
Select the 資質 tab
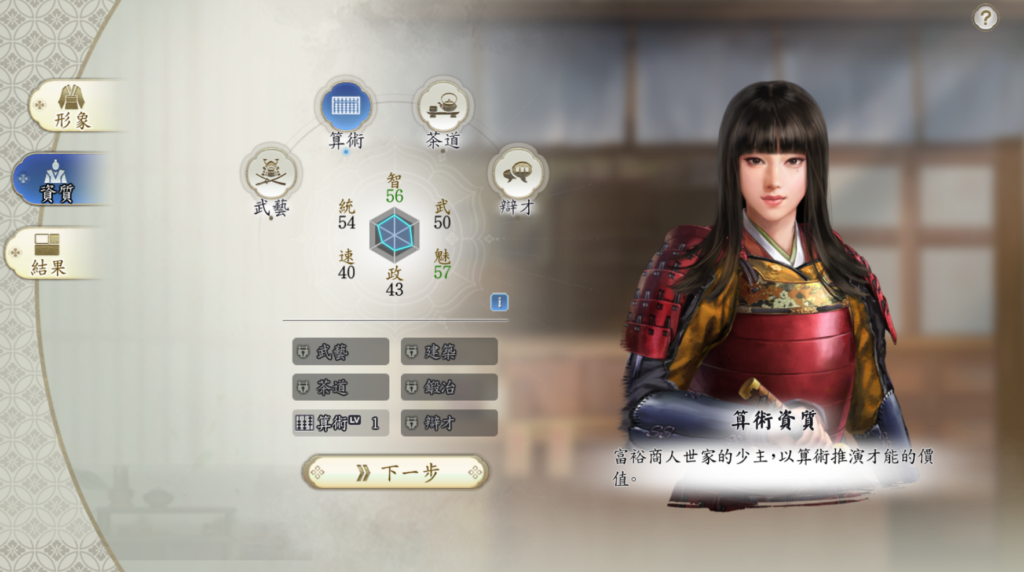pos(60,180)
